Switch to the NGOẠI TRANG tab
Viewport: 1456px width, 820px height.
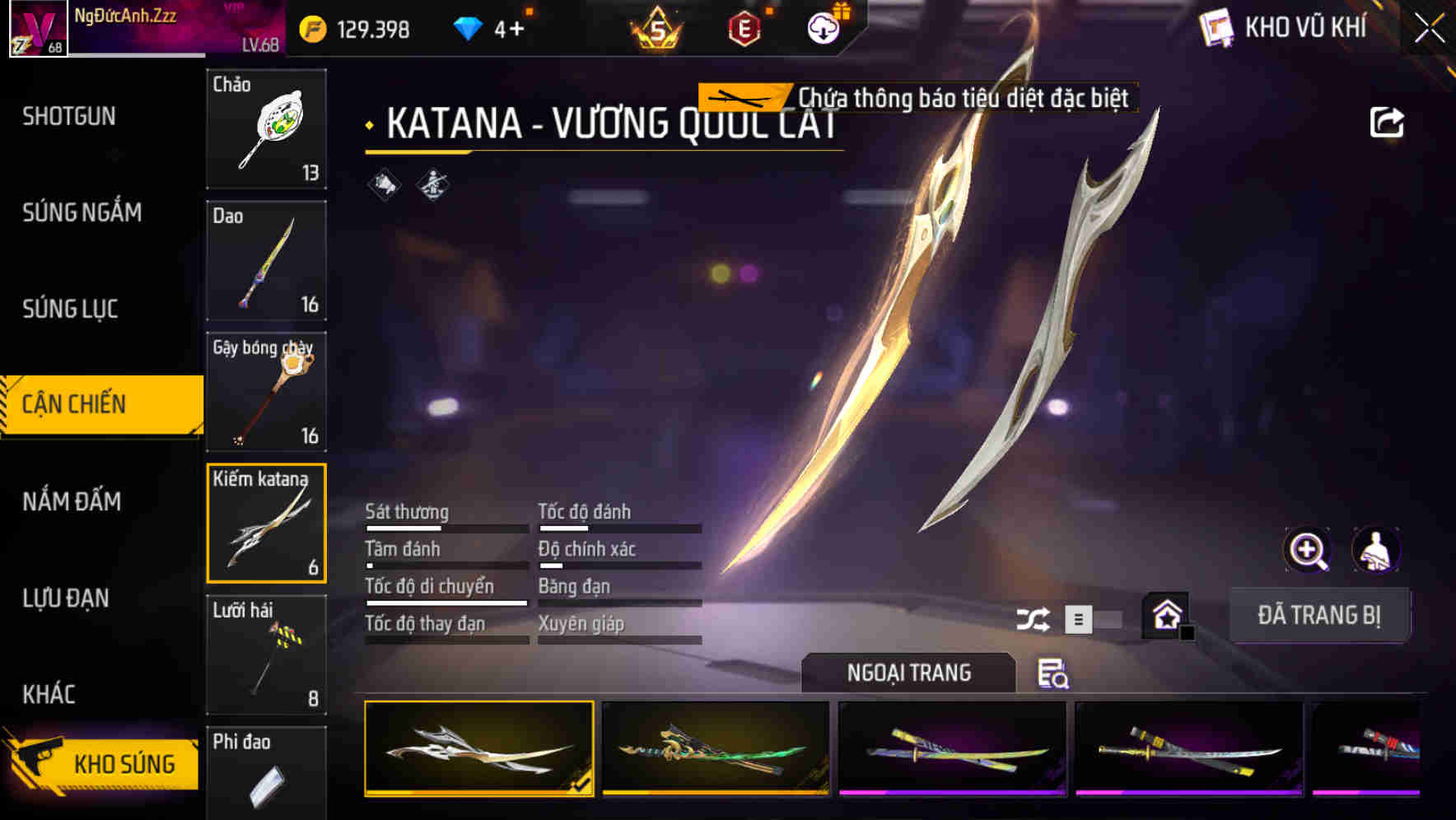coord(908,673)
